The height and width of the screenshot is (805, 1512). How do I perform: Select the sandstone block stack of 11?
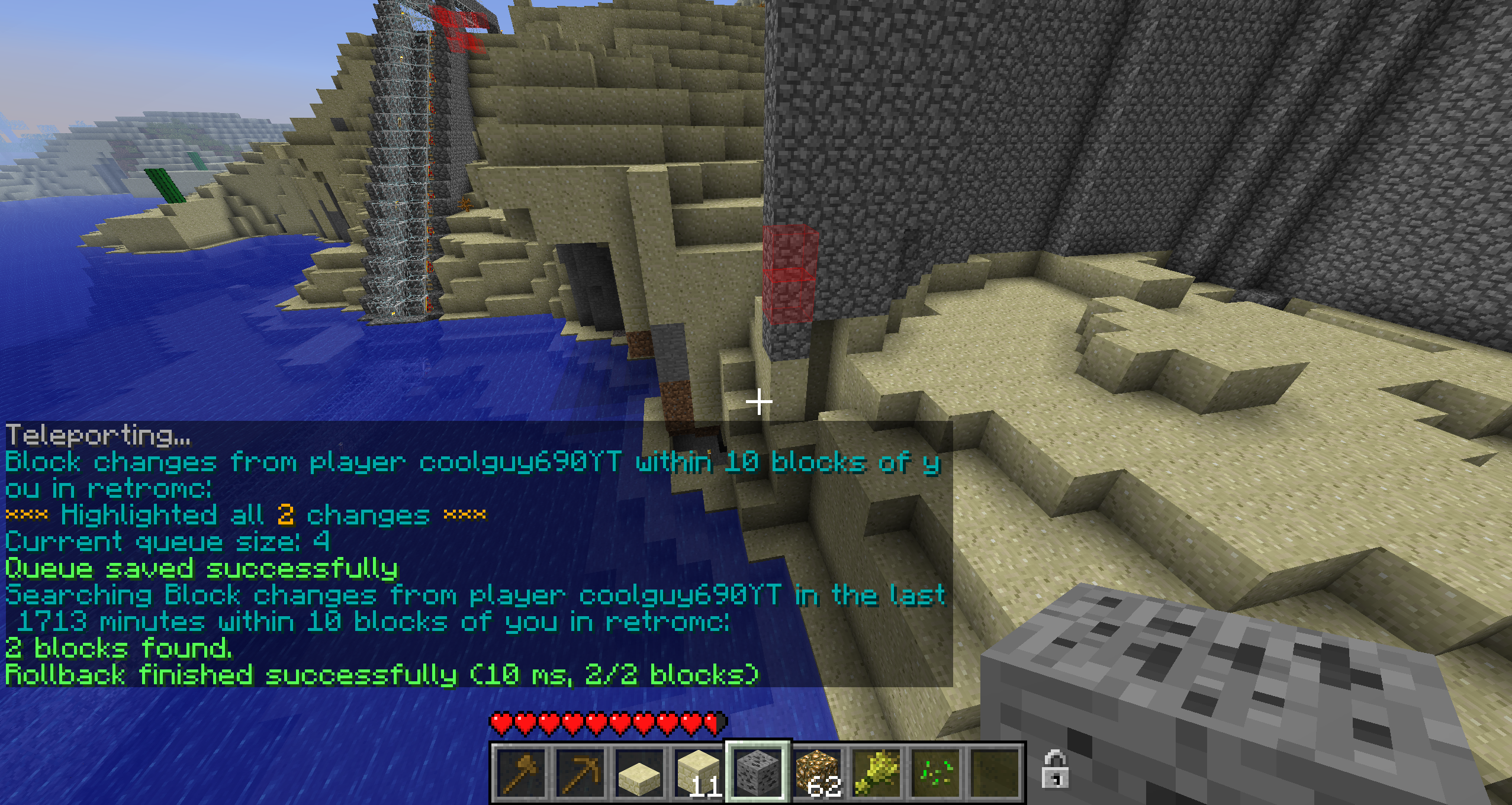click(699, 772)
